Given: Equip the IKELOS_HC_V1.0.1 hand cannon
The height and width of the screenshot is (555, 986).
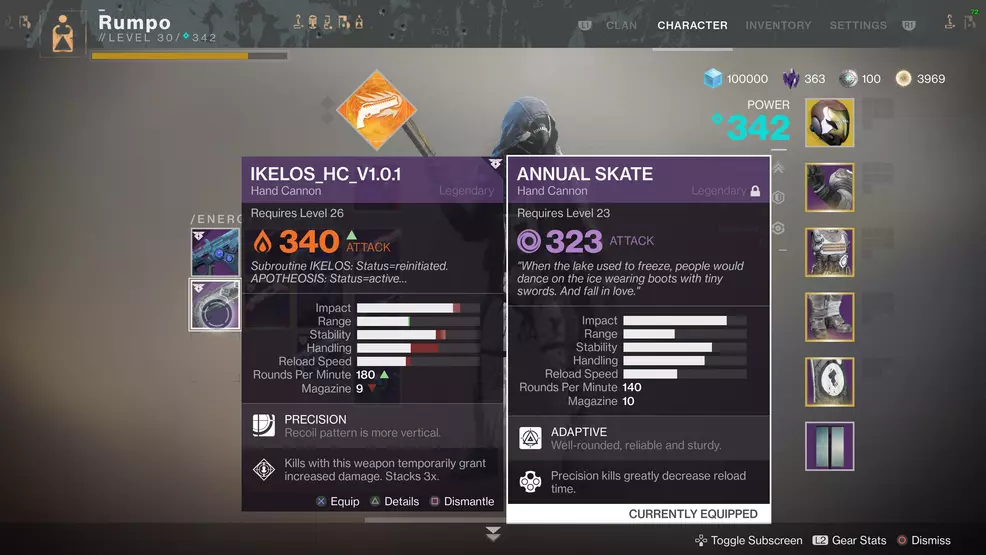Looking at the screenshot, I should pyautogui.click(x=337, y=501).
